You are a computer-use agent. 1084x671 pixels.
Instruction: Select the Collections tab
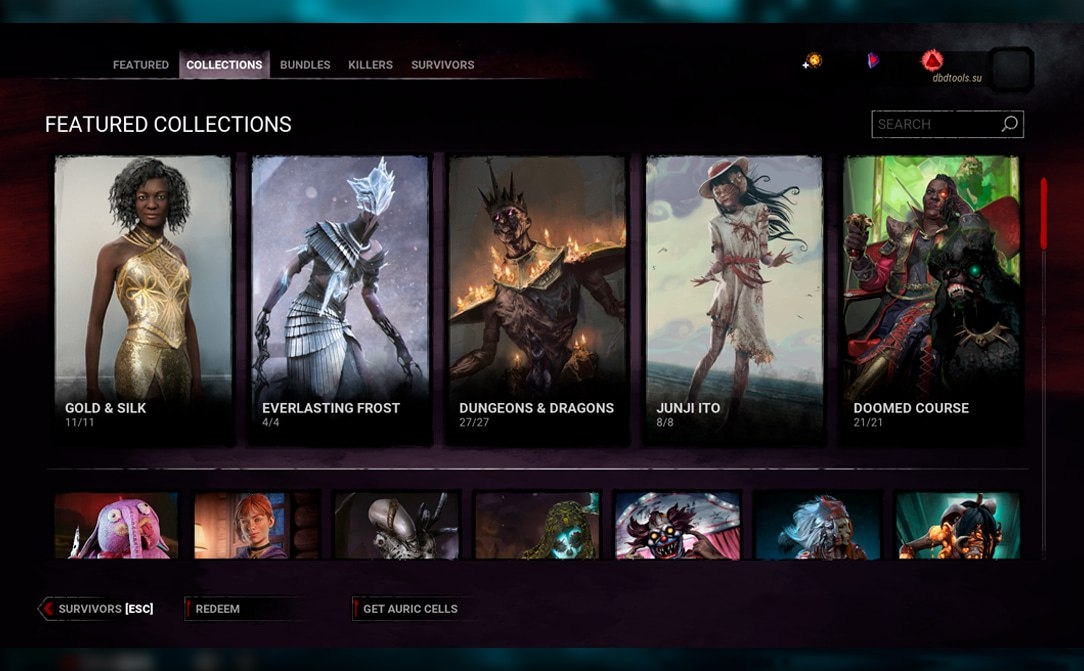224,65
